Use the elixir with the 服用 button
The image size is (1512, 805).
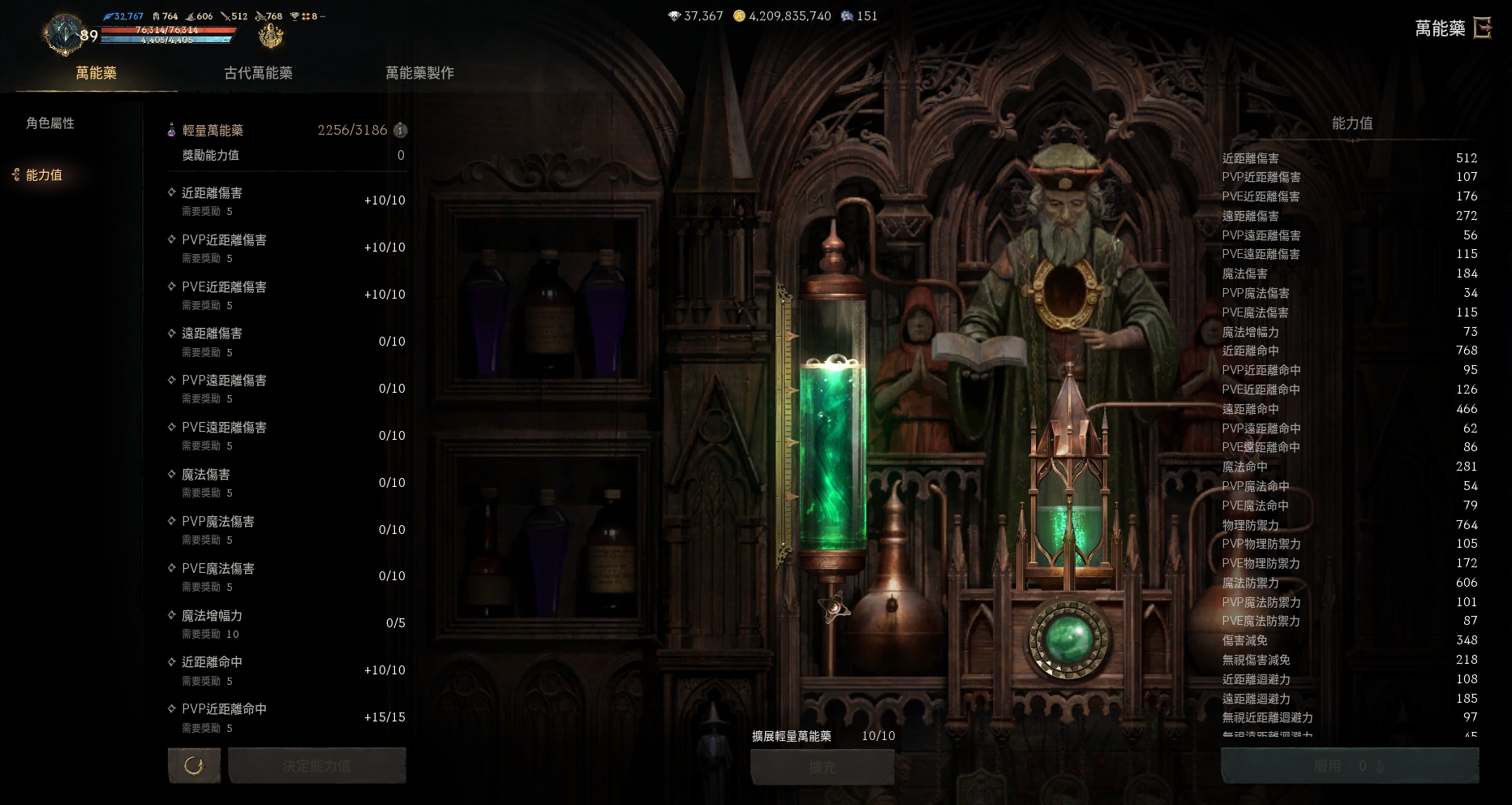1349,765
